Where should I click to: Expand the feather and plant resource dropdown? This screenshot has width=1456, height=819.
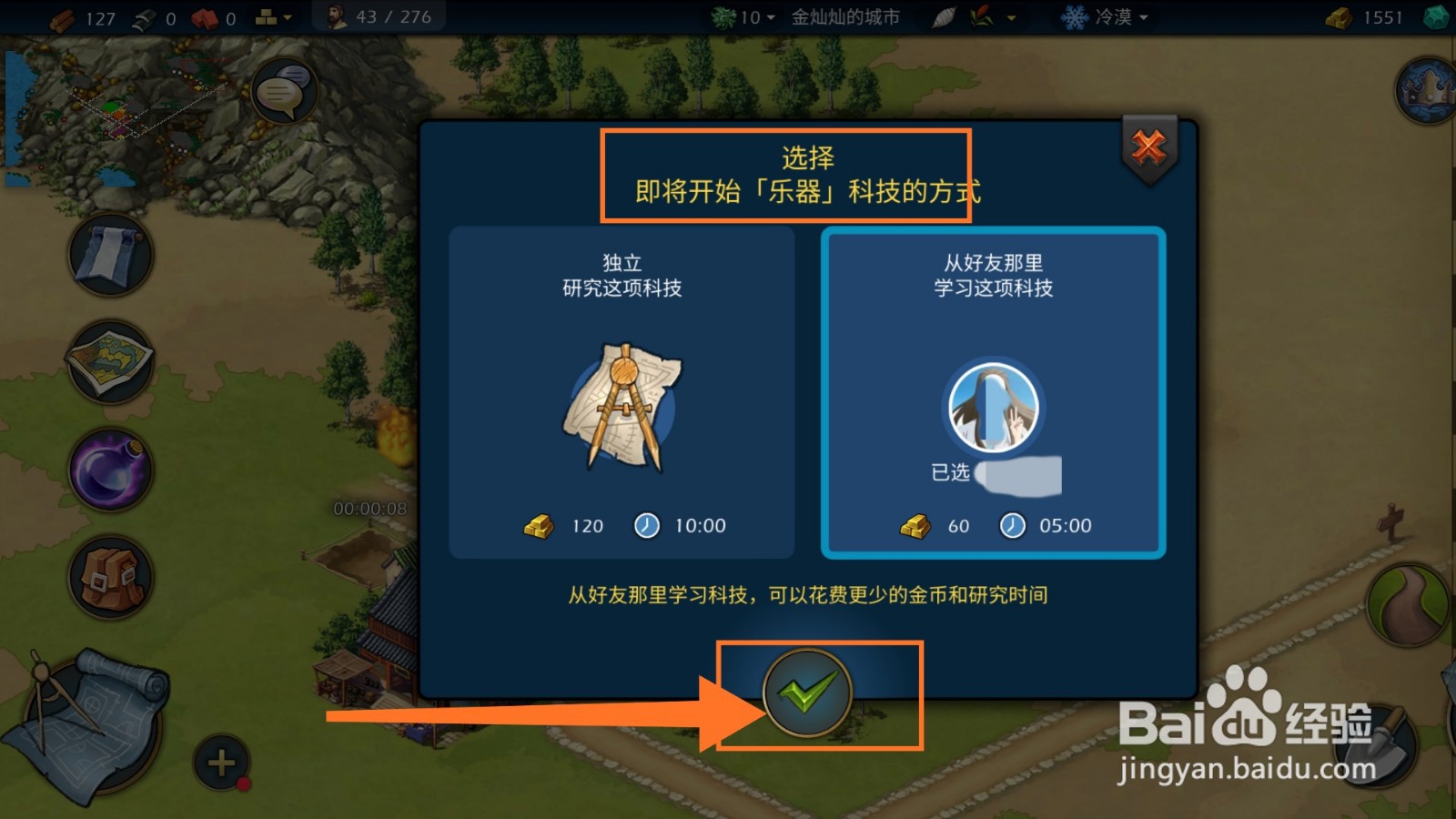[x=974, y=16]
